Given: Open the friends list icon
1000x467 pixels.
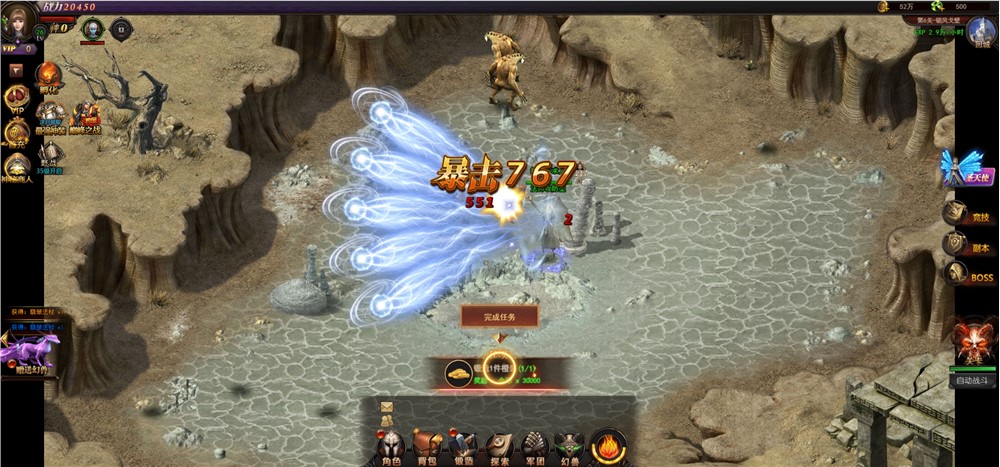Looking at the screenshot, I should [x=386, y=419].
